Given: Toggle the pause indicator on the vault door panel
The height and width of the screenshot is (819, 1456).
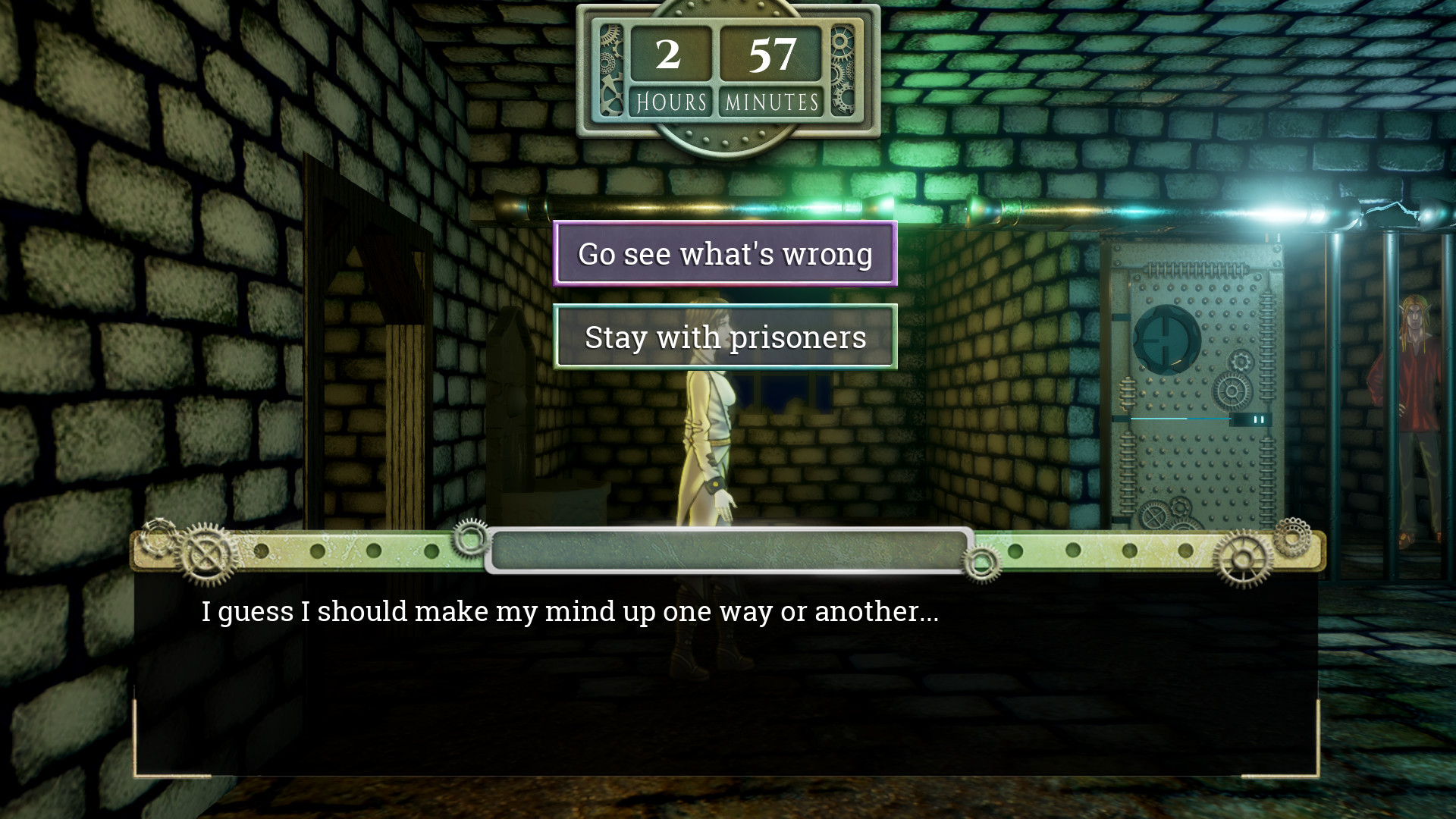Looking at the screenshot, I should [x=1260, y=419].
